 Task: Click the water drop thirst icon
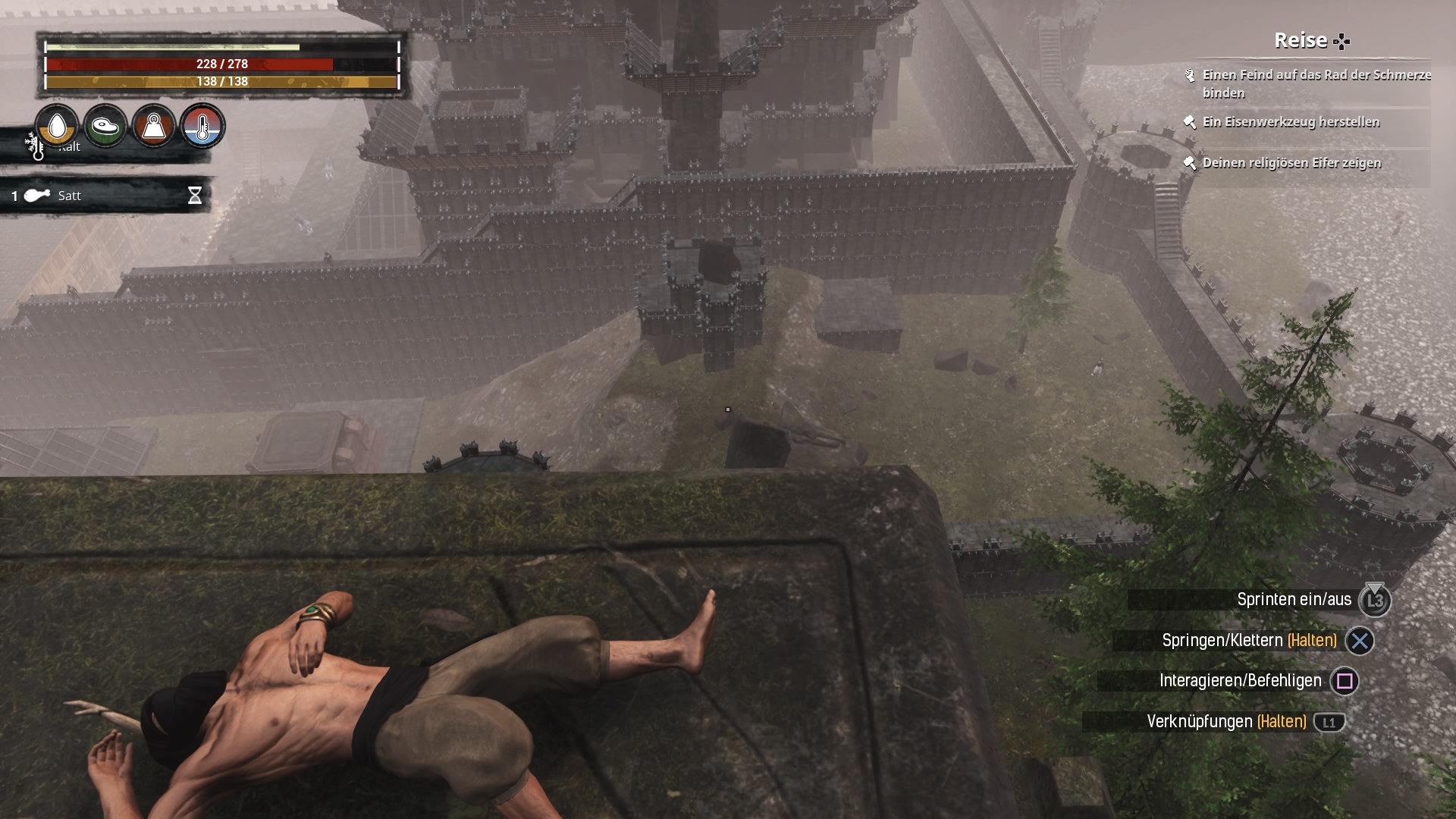(57, 126)
